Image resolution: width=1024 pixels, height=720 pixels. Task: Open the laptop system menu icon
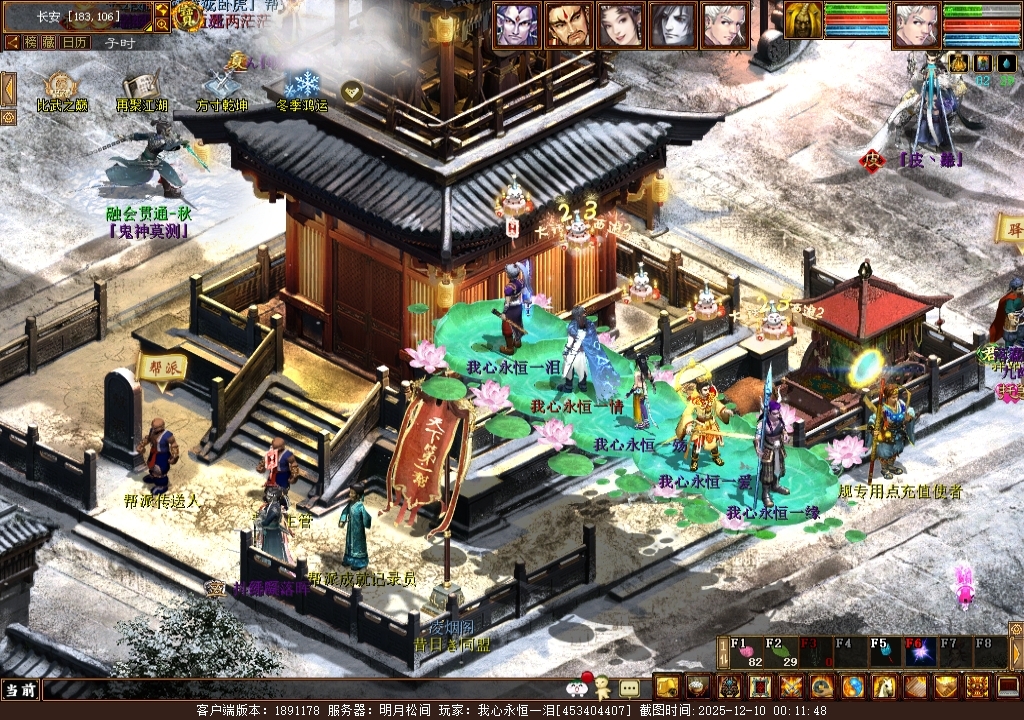[1008, 687]
